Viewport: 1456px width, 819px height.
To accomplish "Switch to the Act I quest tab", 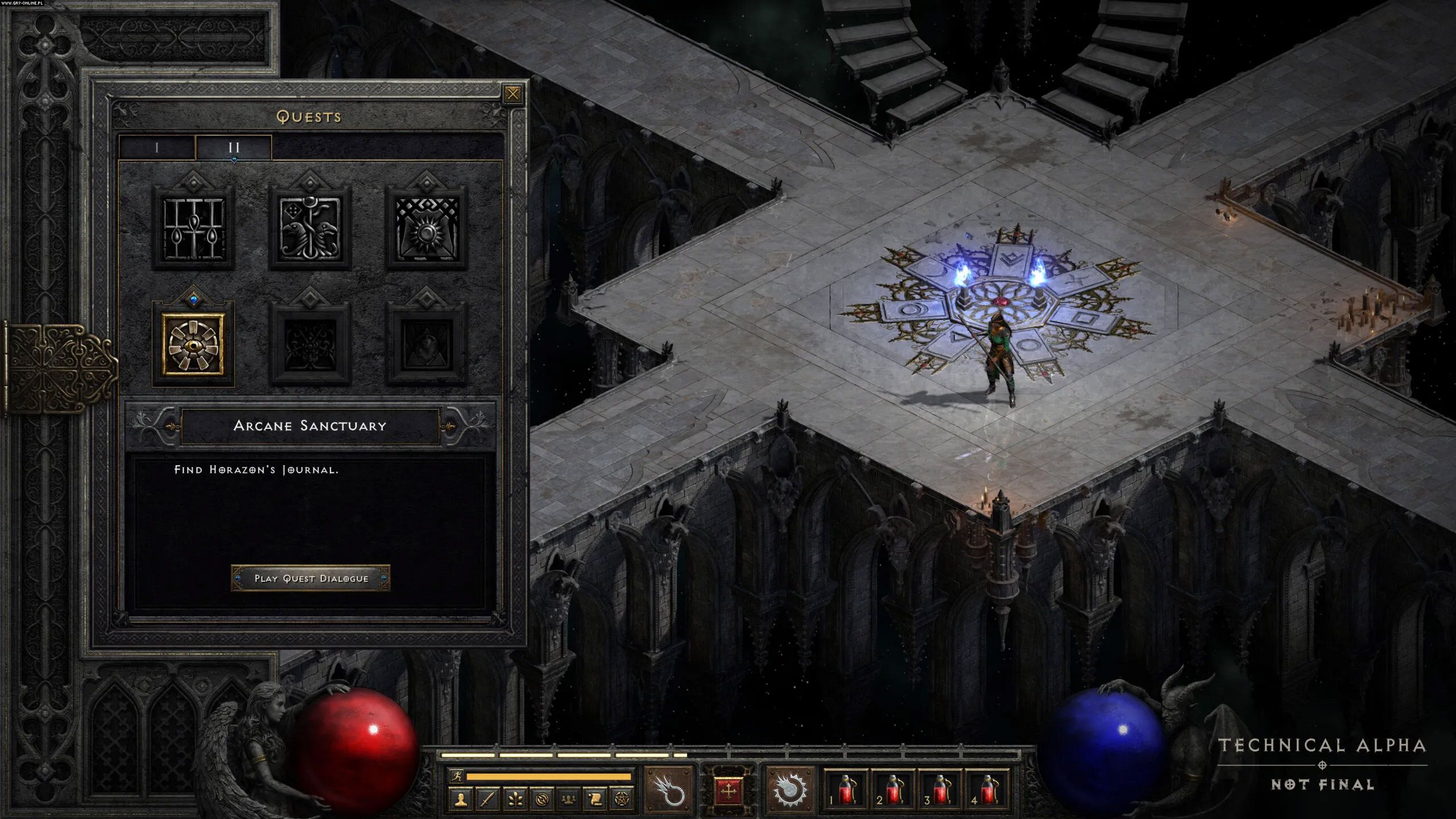I will (157, 148).
